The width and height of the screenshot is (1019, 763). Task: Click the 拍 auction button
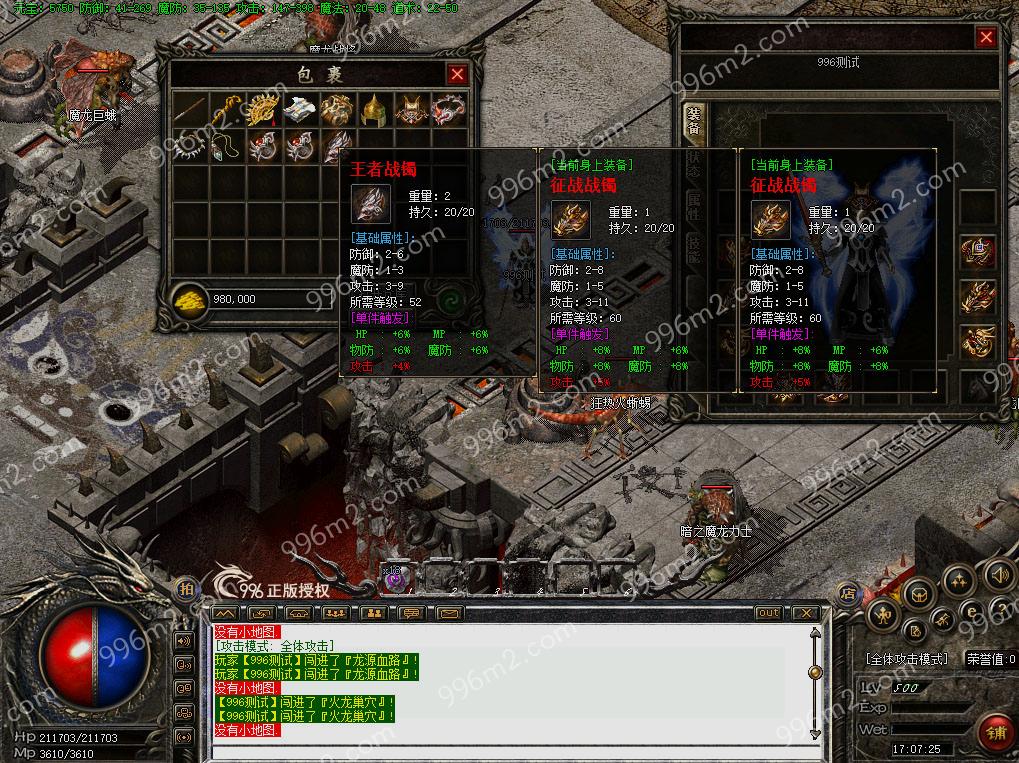point(186,589)
